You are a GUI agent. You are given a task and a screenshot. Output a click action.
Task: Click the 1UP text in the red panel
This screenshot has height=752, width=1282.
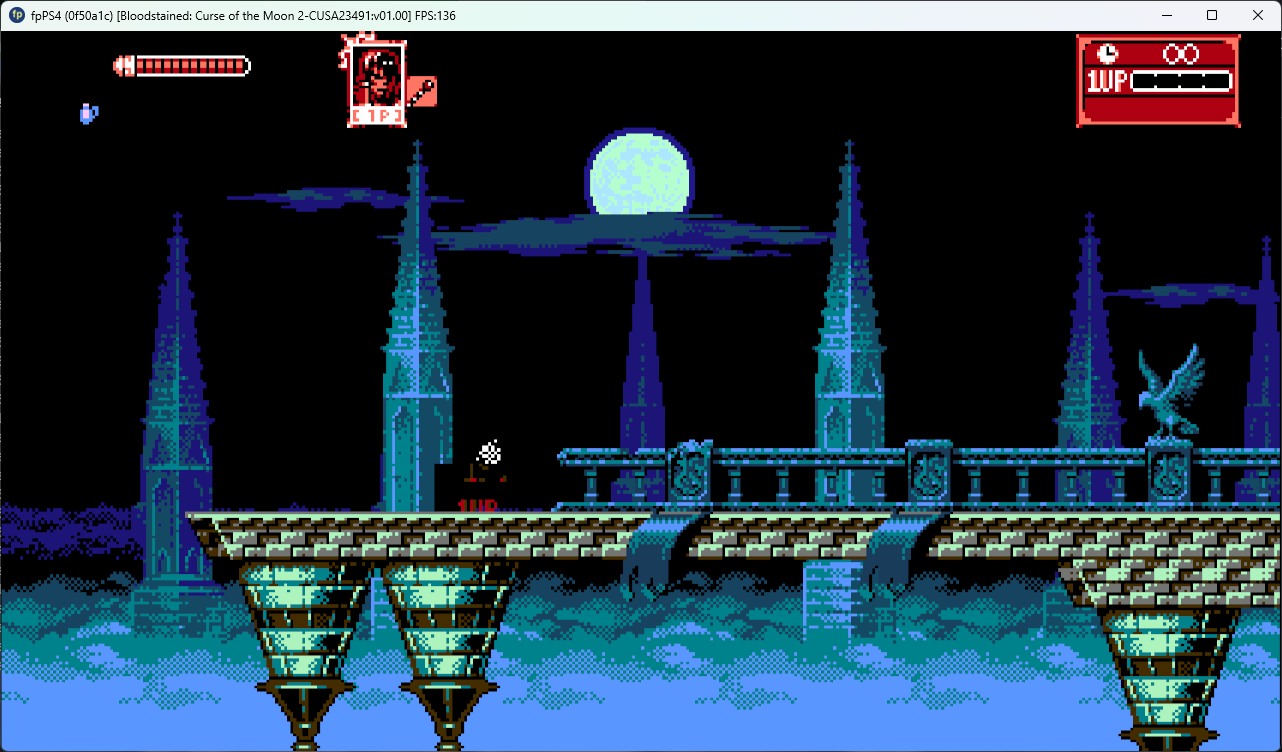(x=1105, y=80)
